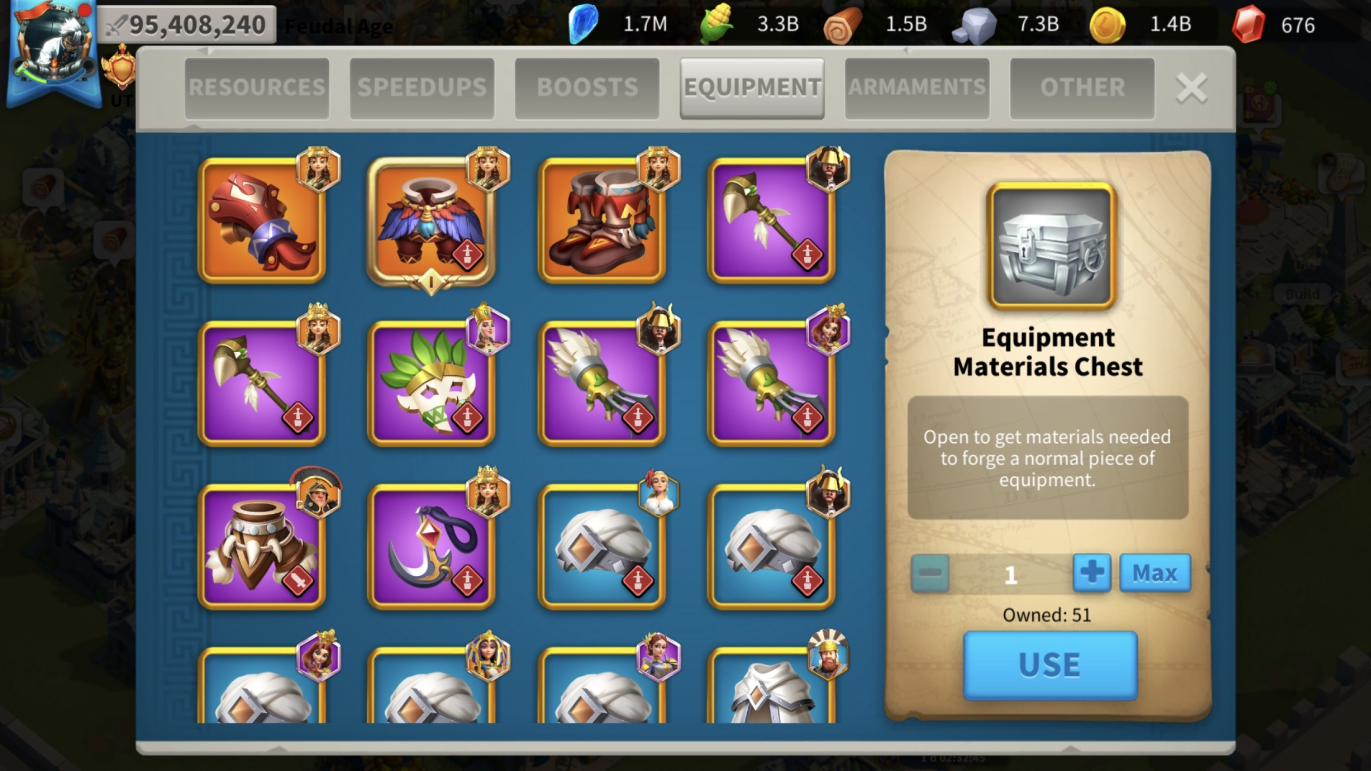The height and width of the screenshot is (771, 1371).
Task: Switch to the Armaments tab
Action: (x=917, y=88)
